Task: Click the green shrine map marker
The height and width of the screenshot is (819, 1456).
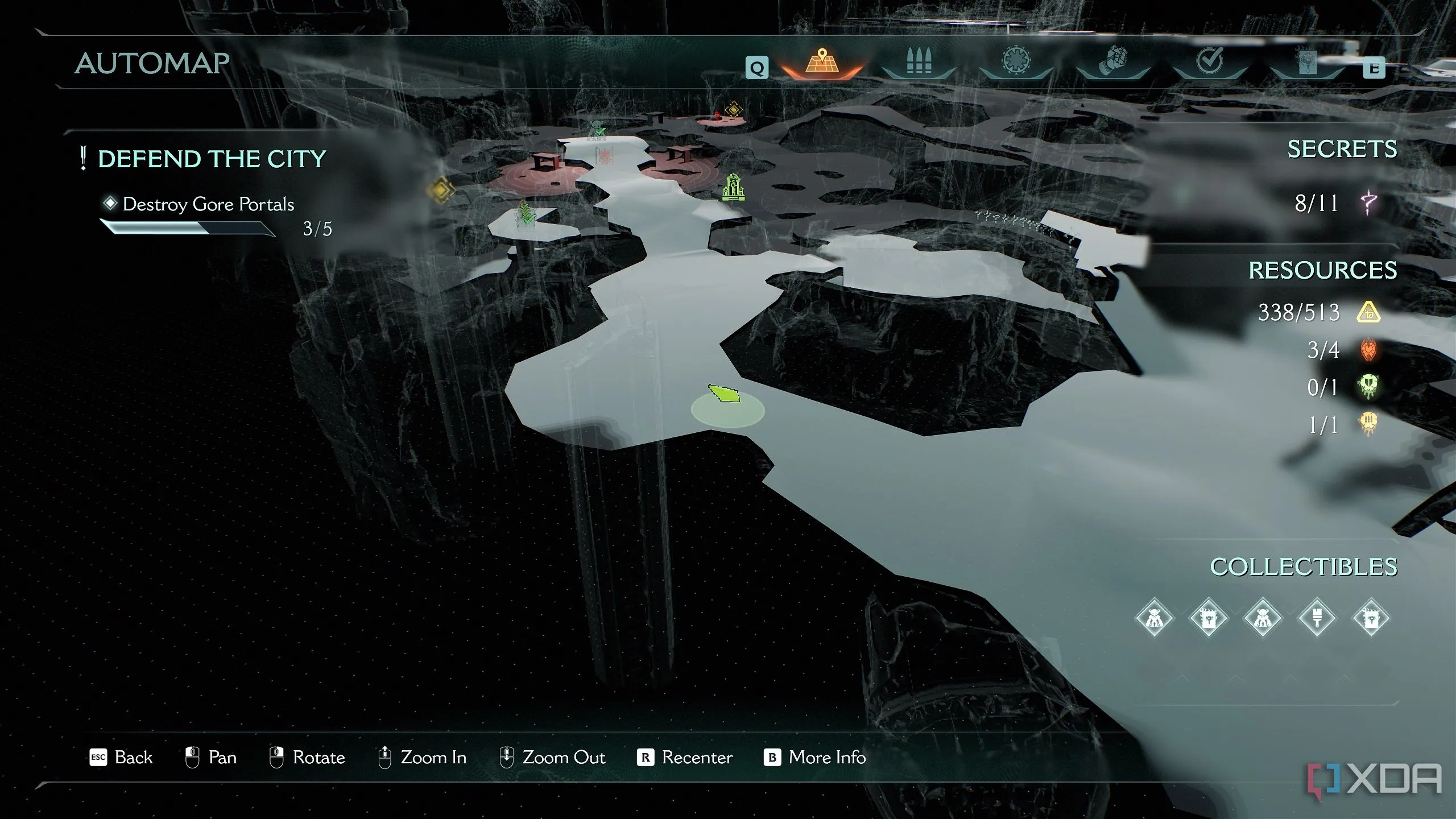Action: [733, 187]
